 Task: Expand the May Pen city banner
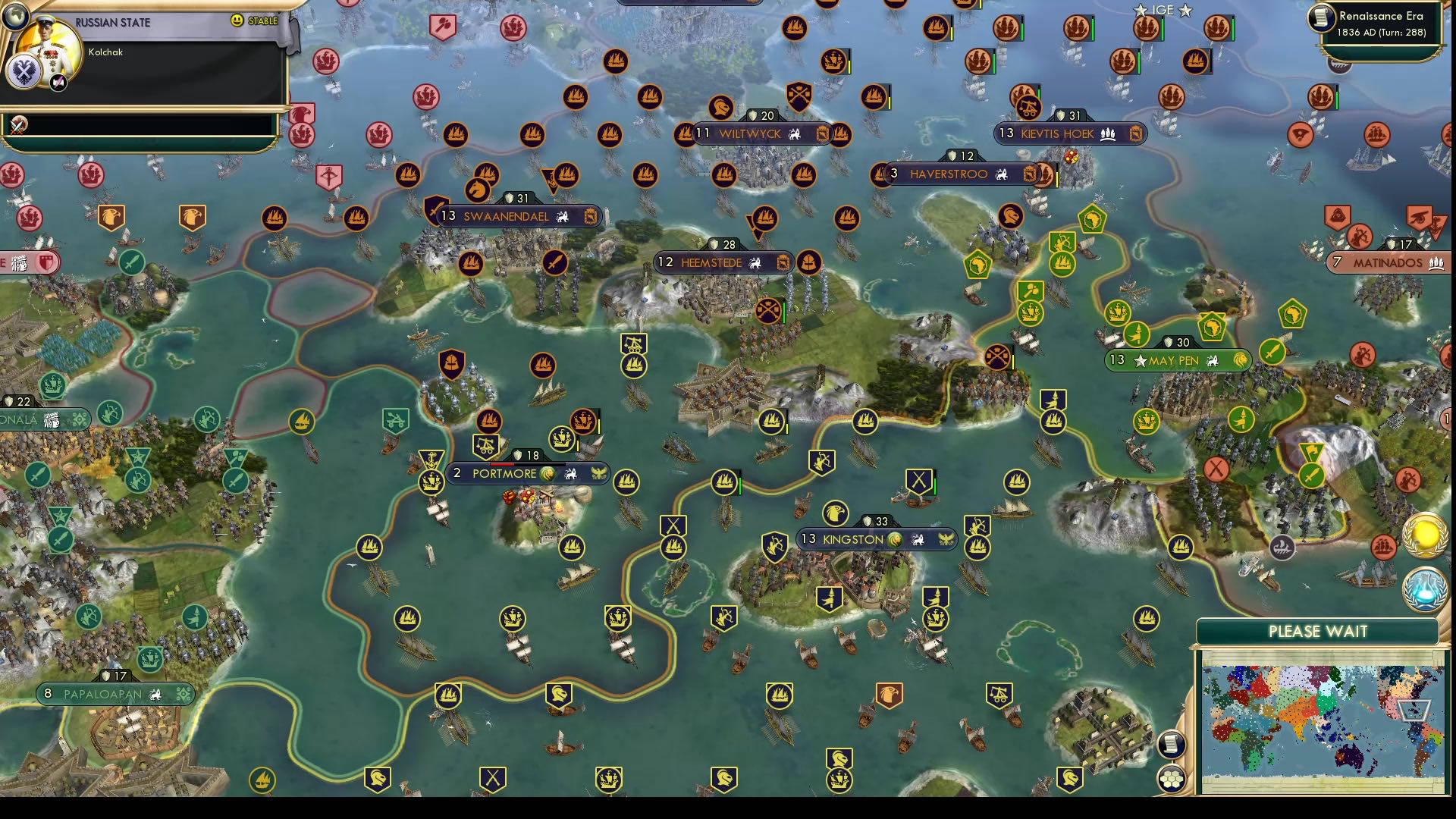coord(1177,360)
